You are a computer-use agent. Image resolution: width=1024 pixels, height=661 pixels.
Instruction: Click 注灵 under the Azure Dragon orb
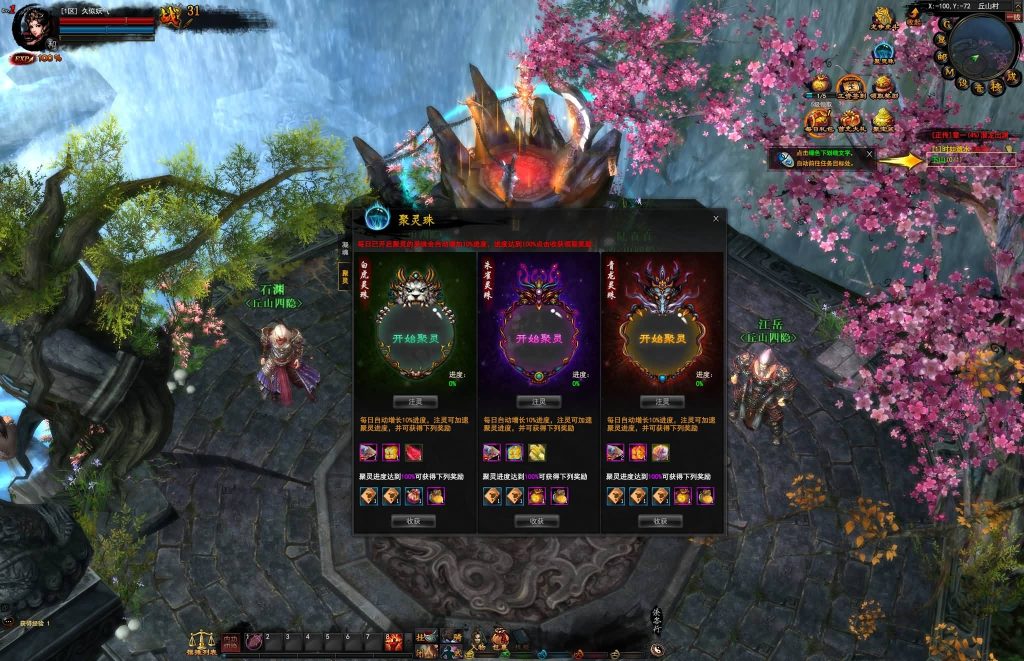point(660,401)
